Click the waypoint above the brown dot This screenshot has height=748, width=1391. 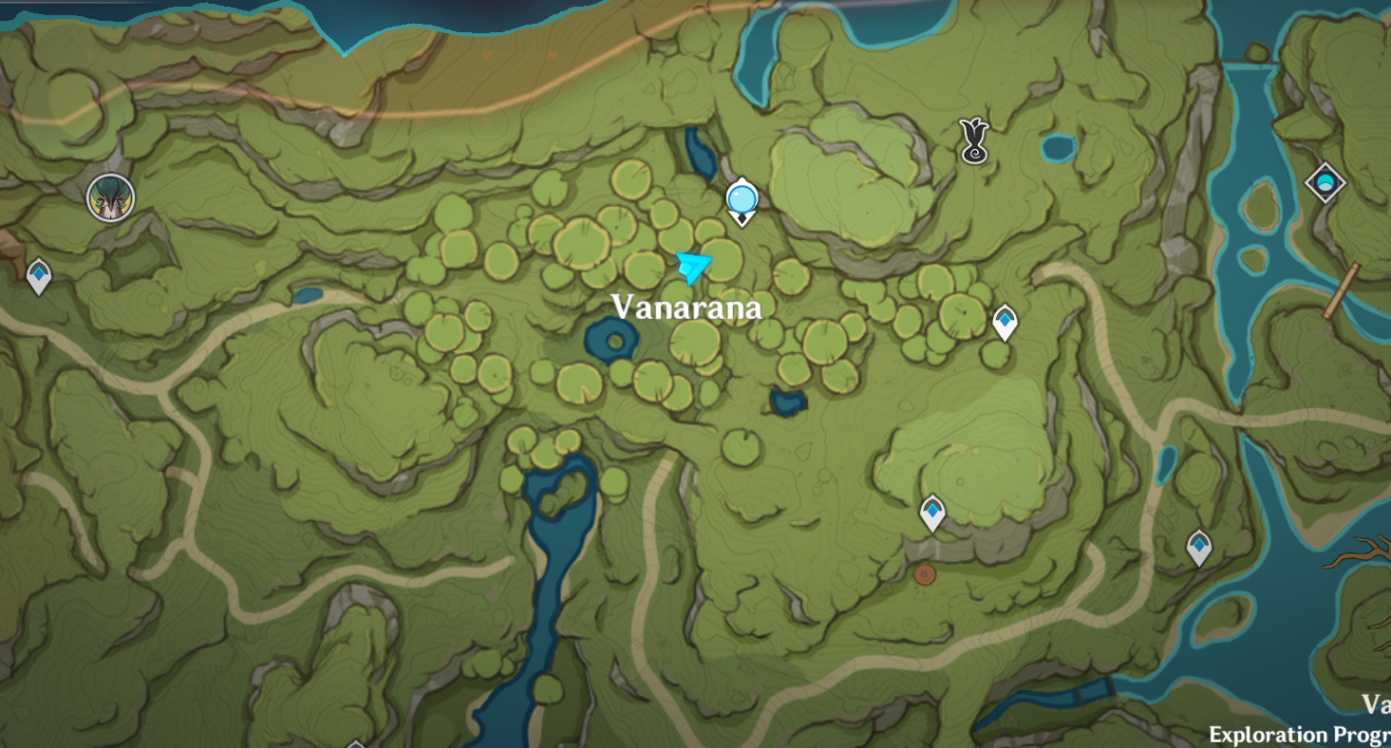pos(932,513)
